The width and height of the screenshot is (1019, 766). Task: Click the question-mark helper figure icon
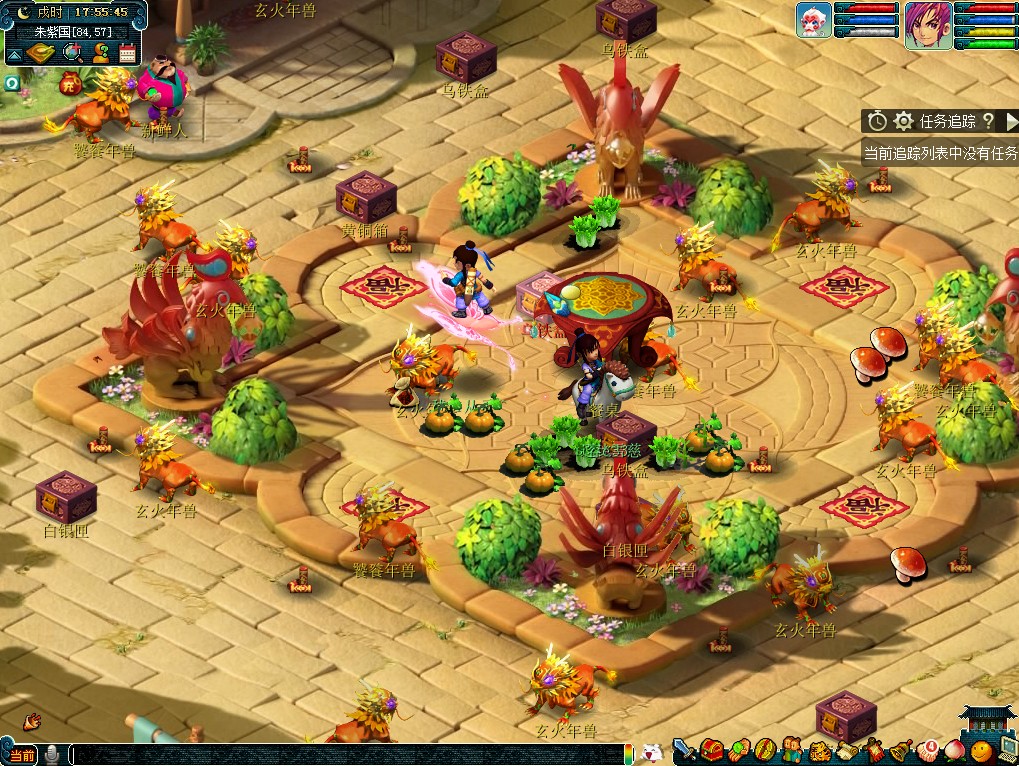[100, 54]
